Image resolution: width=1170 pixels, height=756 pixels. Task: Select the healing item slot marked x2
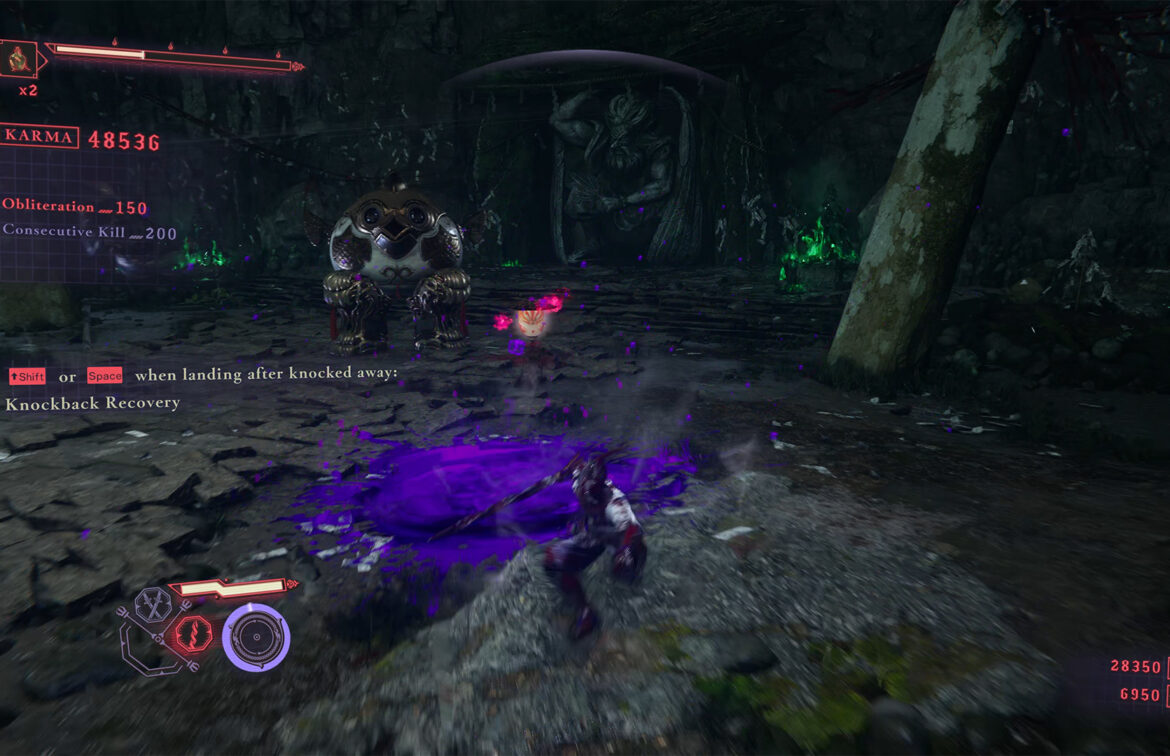point(20,59)
